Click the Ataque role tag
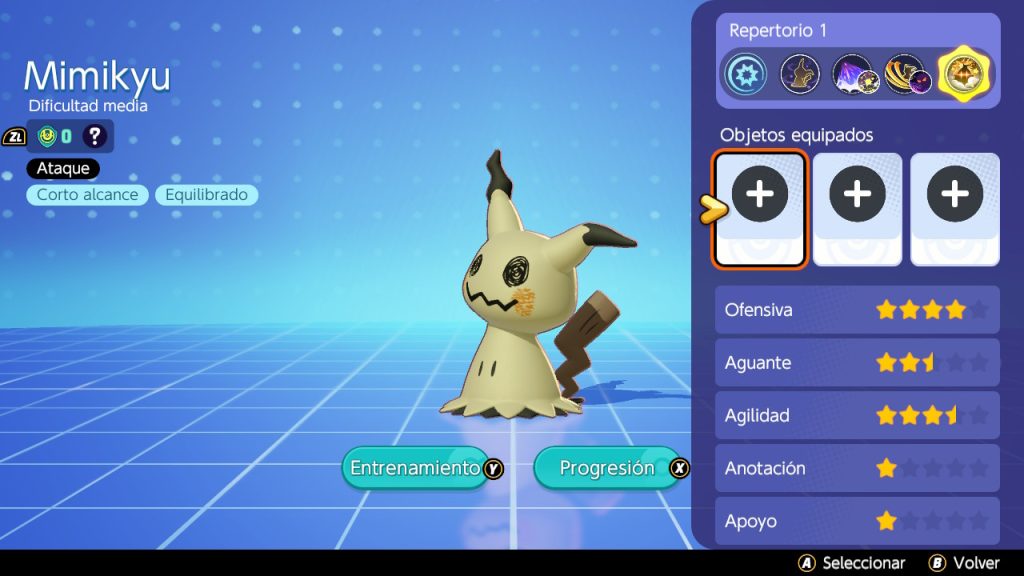This screenshot has width=1024, height=576. tap(63, 169)
